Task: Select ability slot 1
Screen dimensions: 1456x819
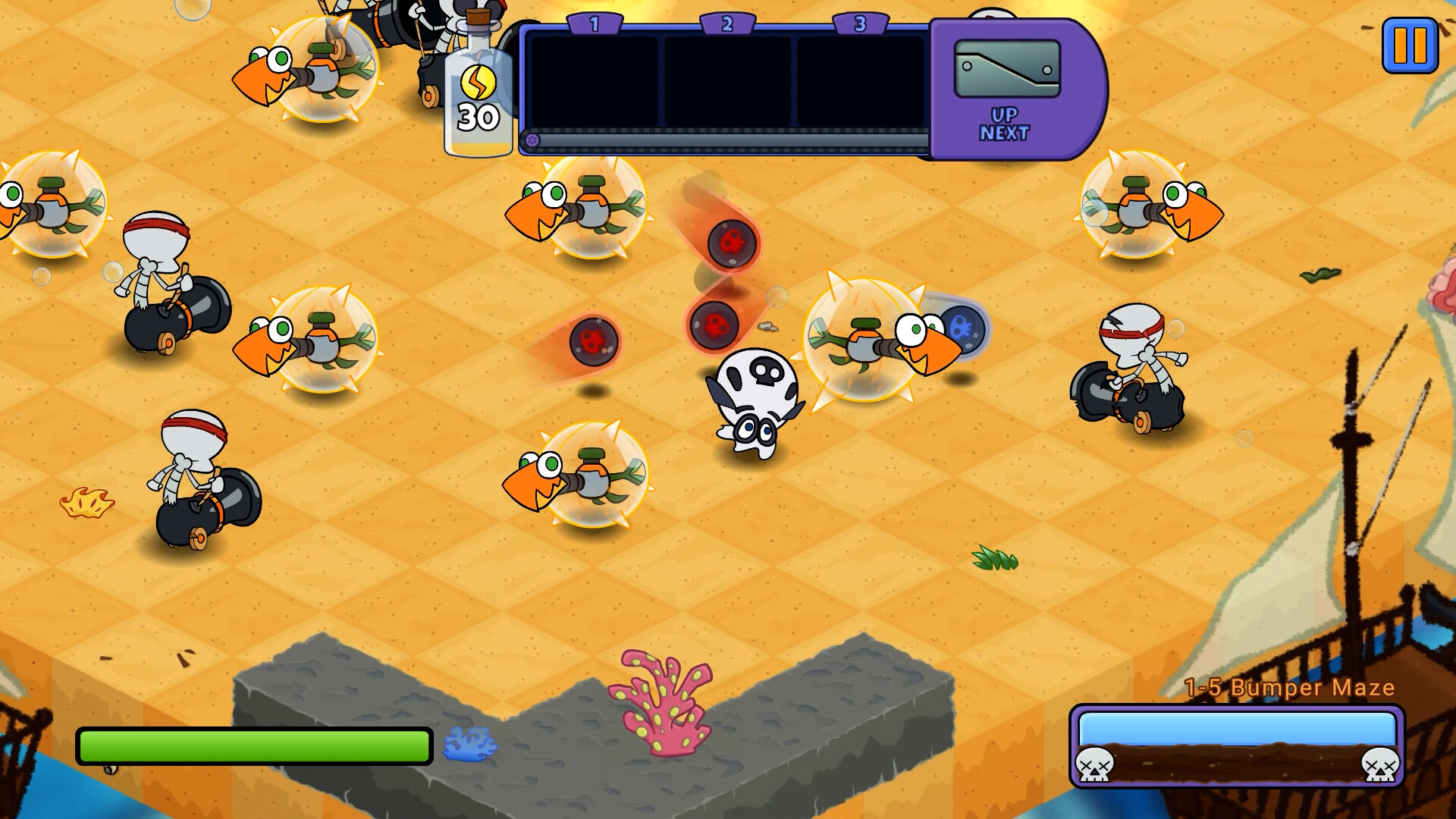Action: tap(592, 83)
